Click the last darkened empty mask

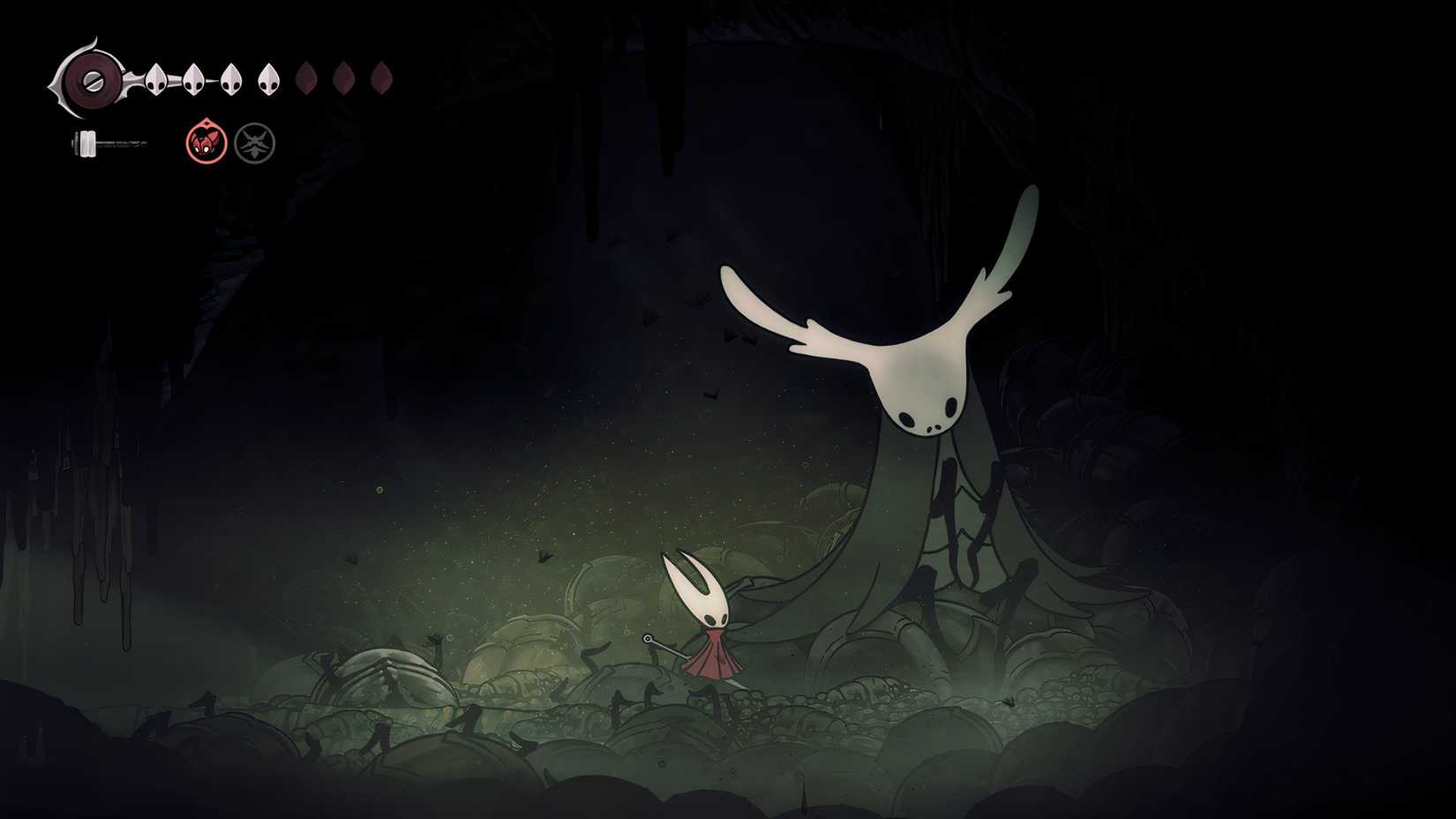[x=380, y=79]
